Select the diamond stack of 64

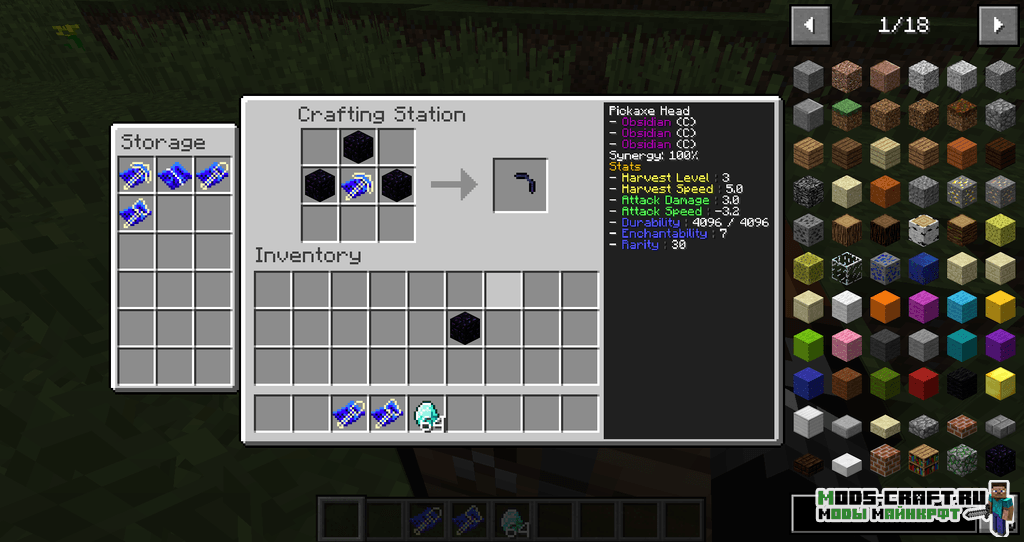pos(427,414)
